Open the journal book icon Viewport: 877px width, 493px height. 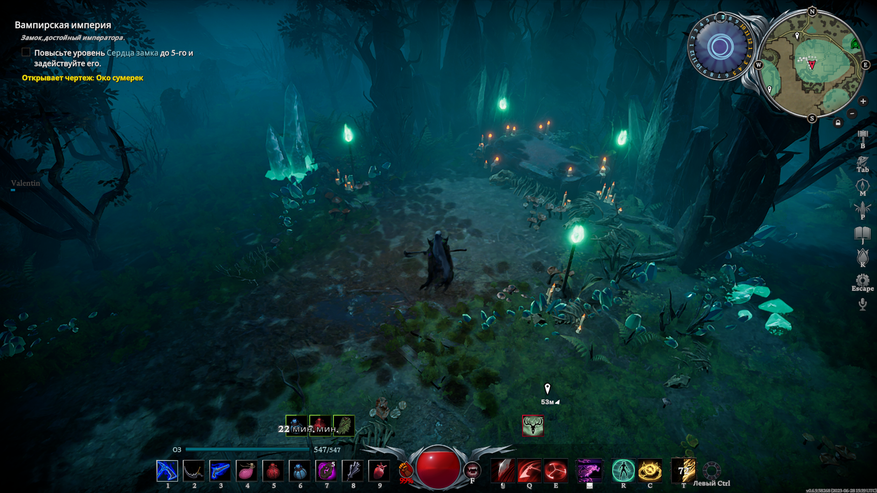[x=862, y=233]
